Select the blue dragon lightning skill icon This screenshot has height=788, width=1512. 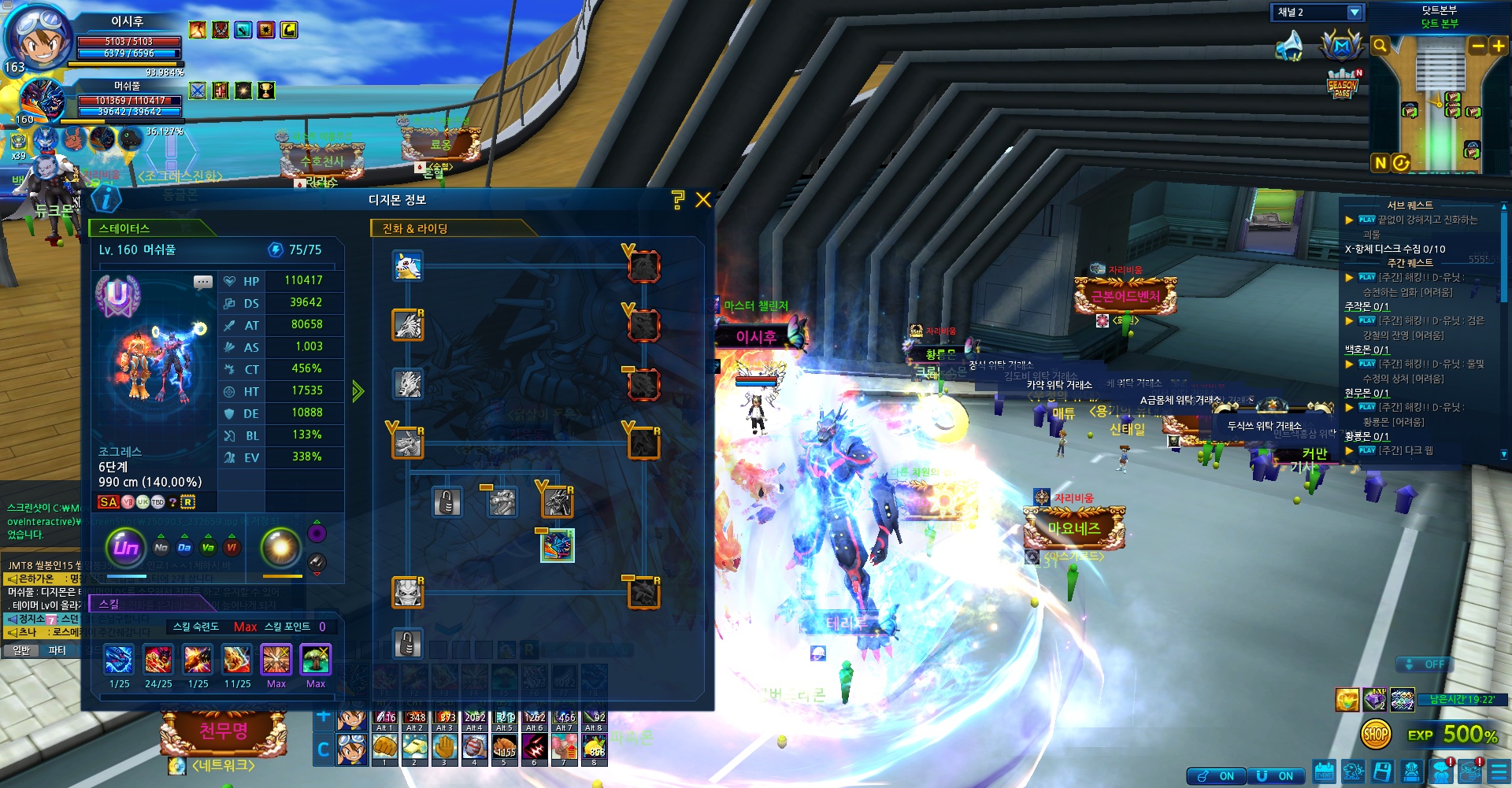point(119,660)
